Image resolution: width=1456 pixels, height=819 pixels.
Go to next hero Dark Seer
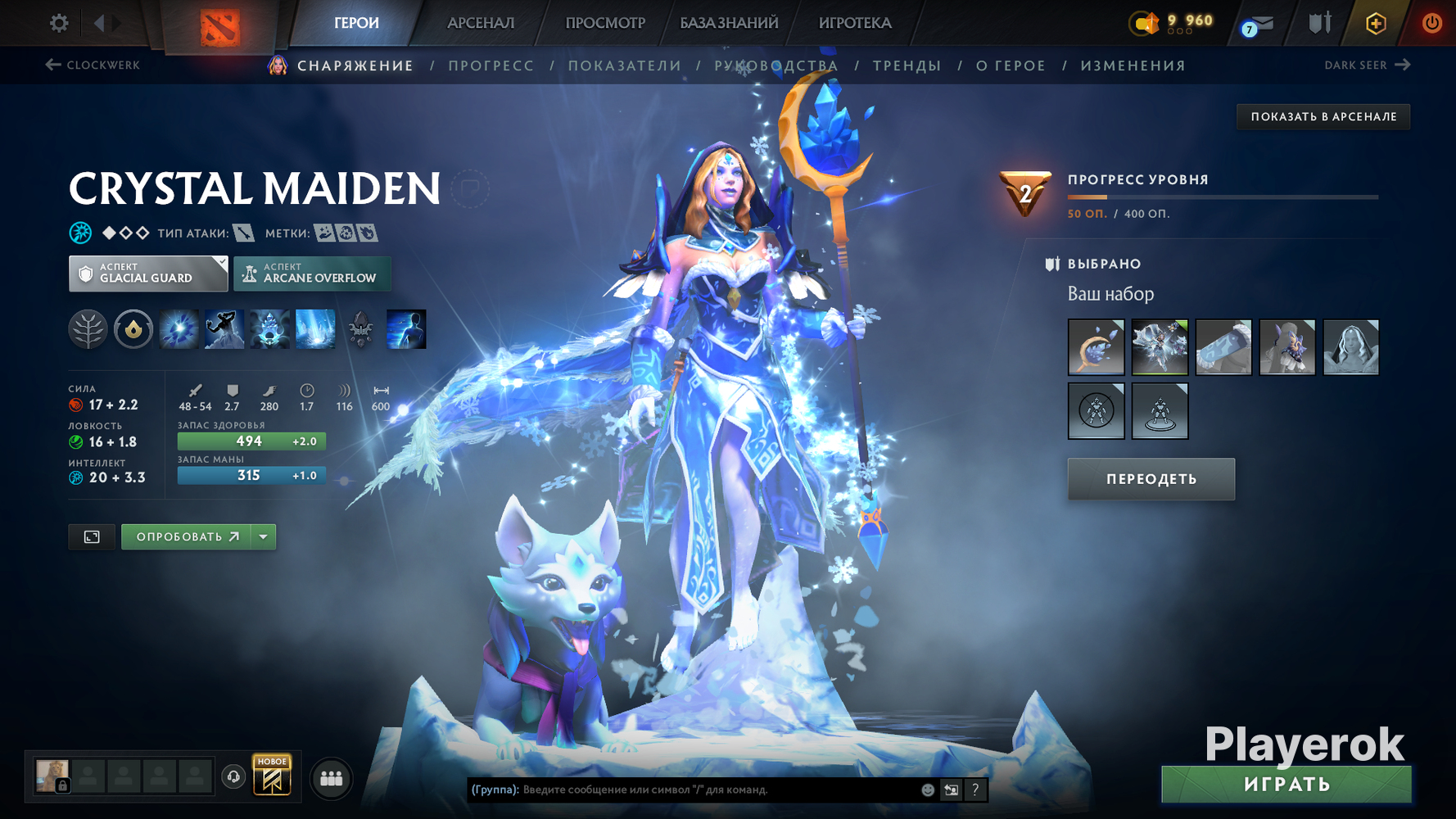click(1367, 65)
